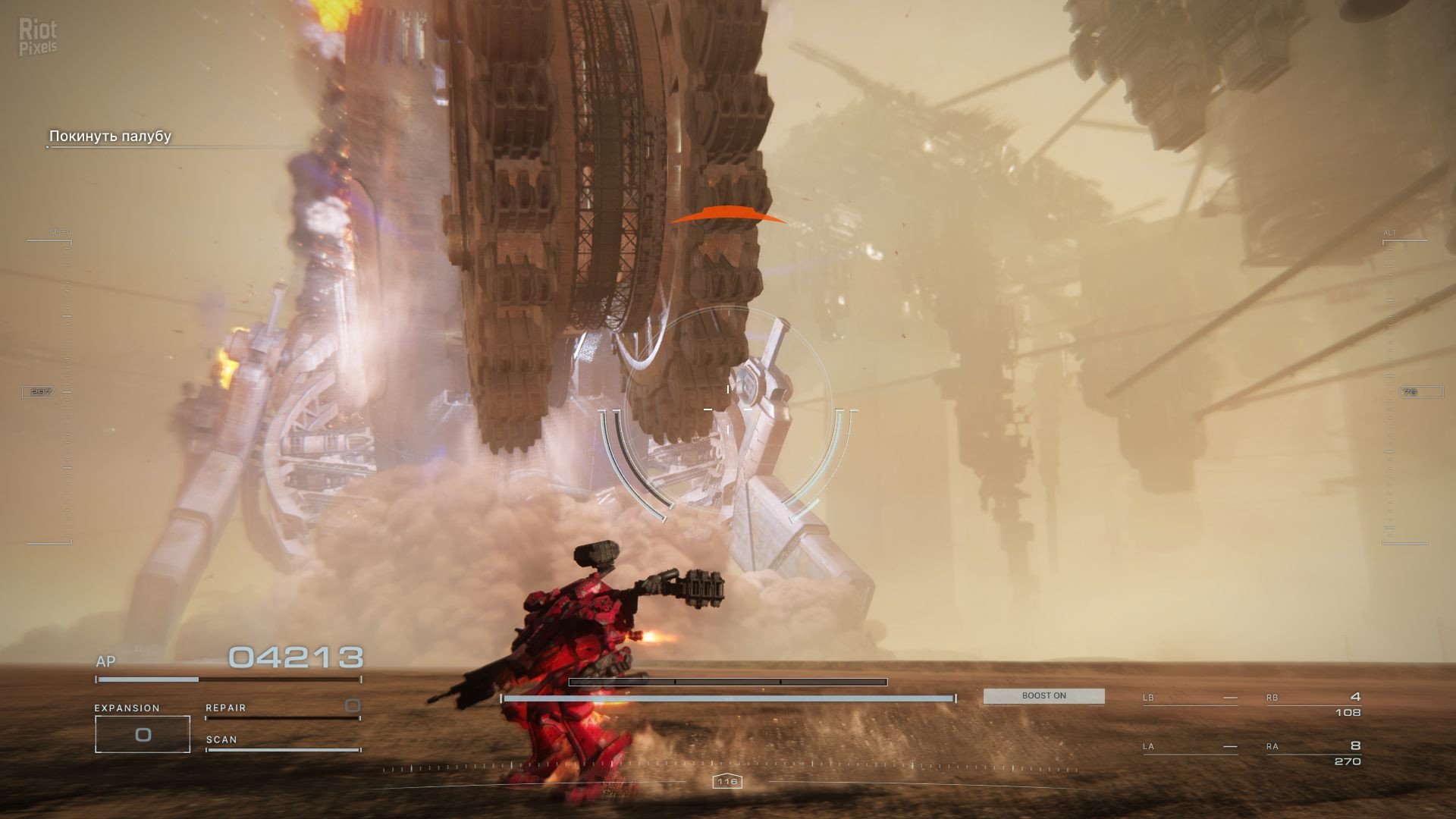Click the "Покинуть палубу" objective tracker
Screen dimensions: 1456x819
[x=111, y=136]
